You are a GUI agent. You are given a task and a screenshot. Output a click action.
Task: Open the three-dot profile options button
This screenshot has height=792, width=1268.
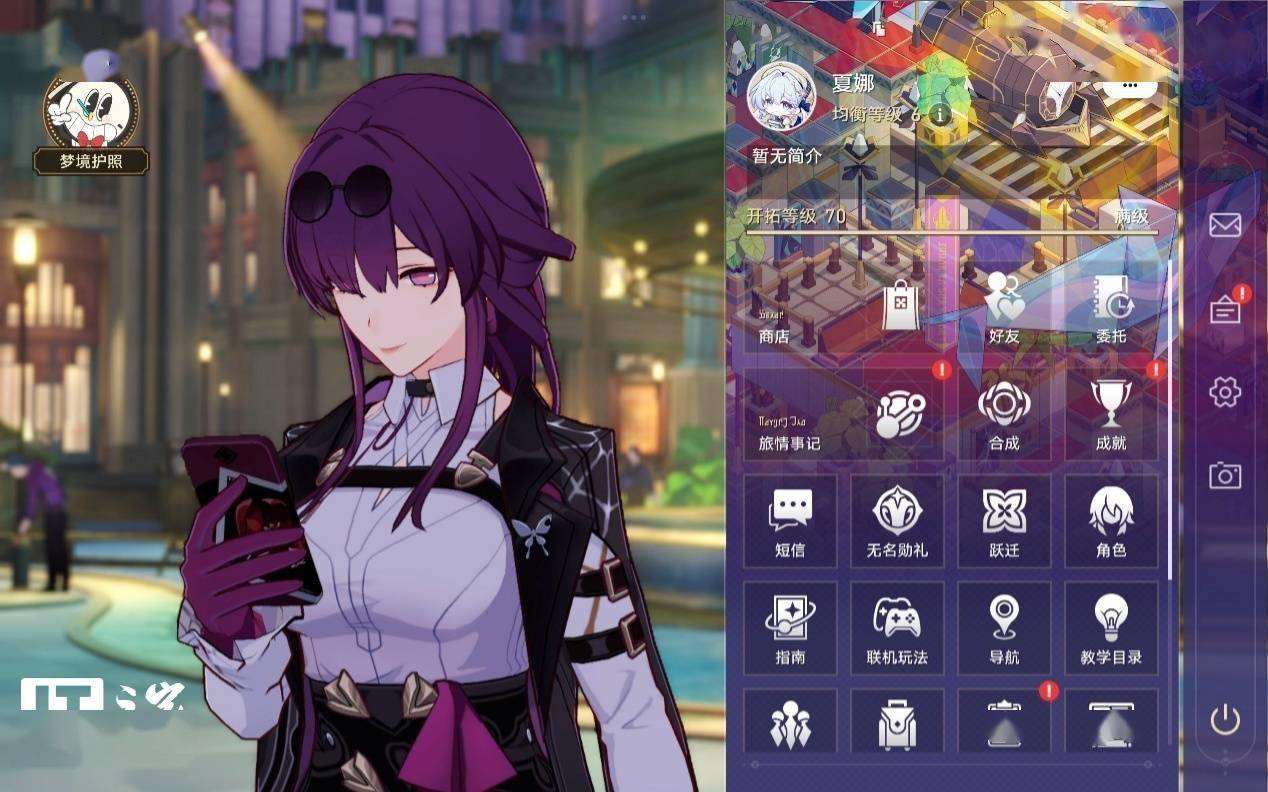tap(1130, 86)
